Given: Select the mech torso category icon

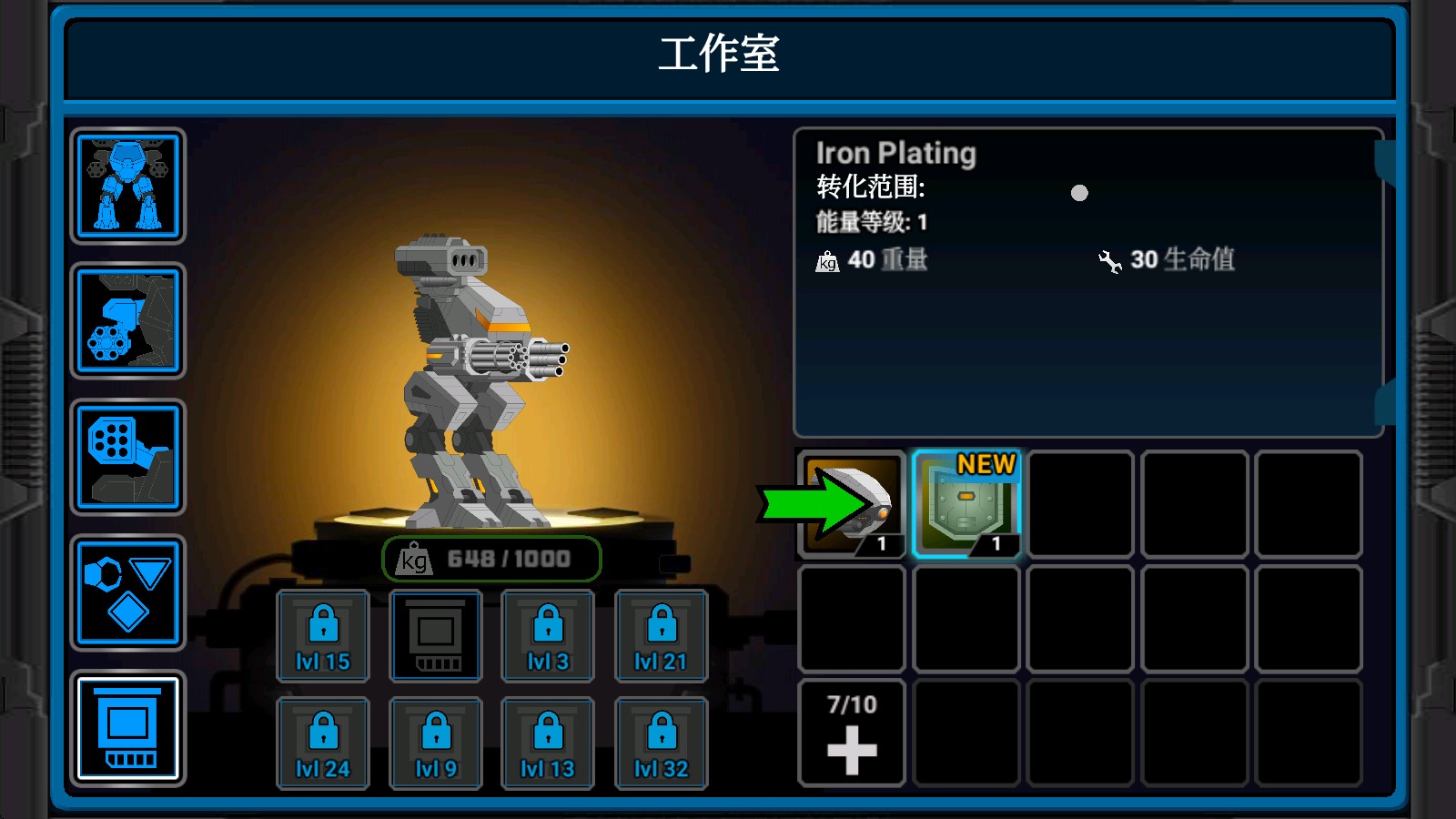Looking at the screenshot, I should [x=127, y=187].
